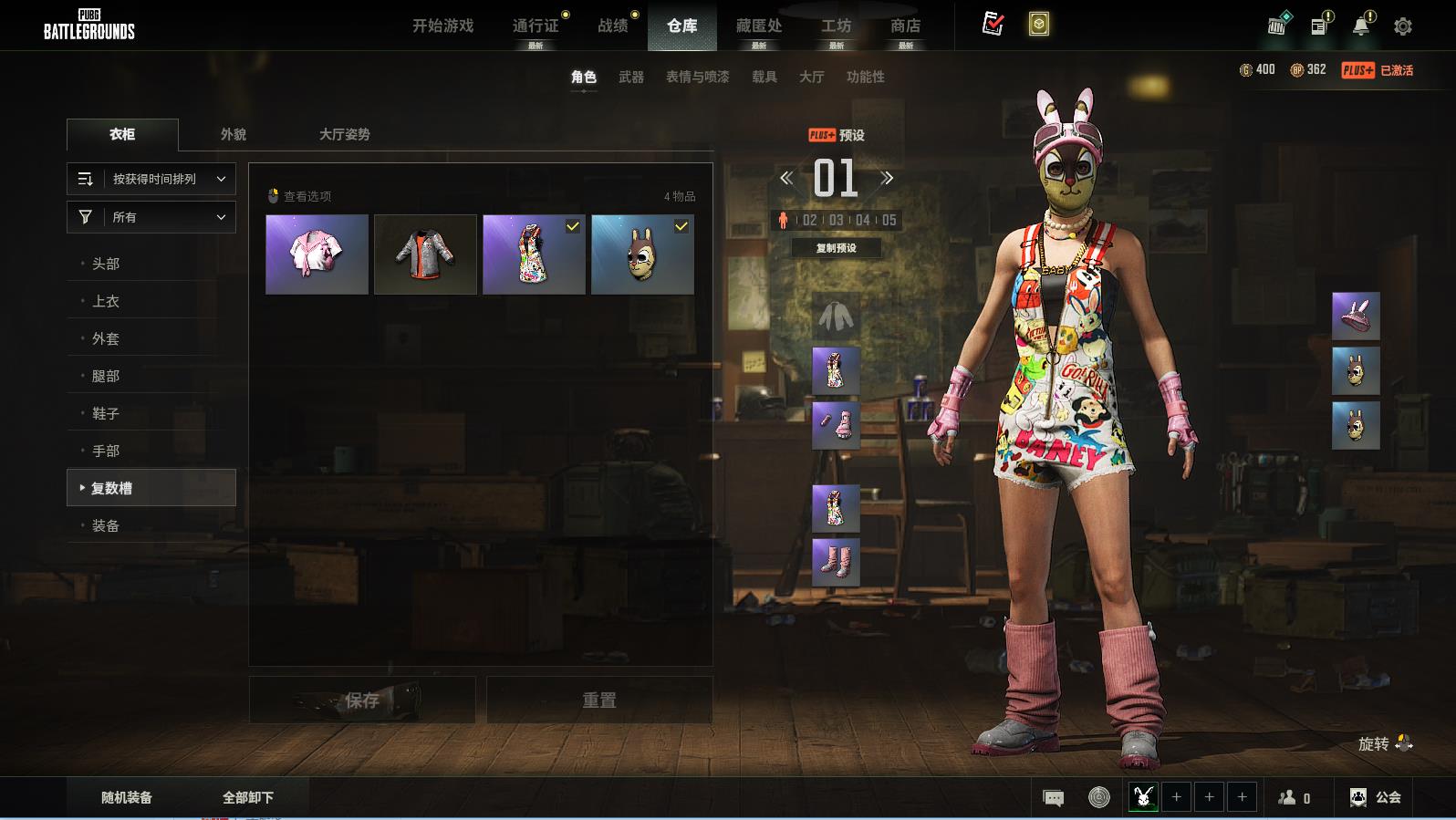Open the 外貌 appearance tab

point(234,134)
